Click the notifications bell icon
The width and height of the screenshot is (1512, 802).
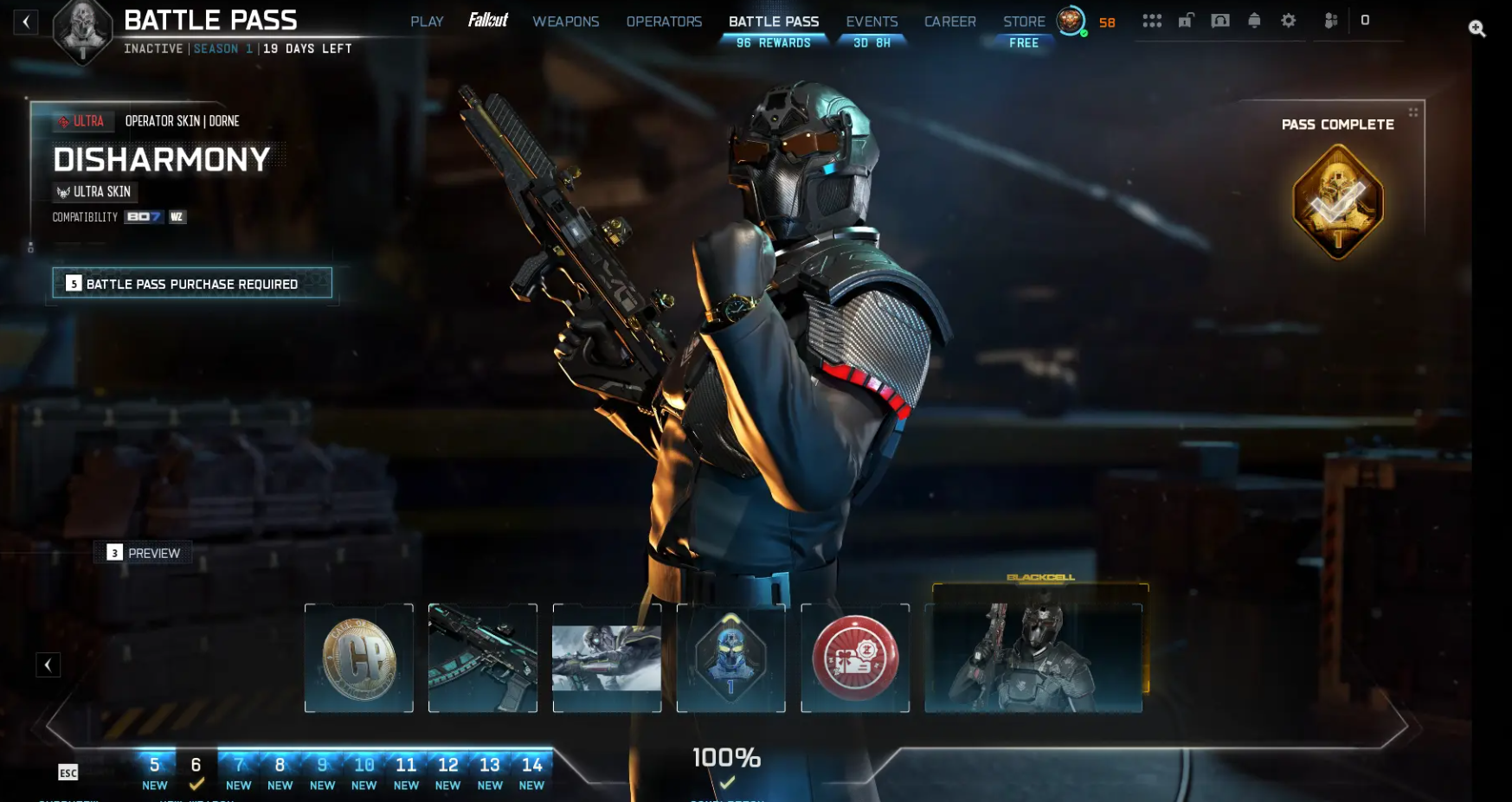coord(1253,19)
